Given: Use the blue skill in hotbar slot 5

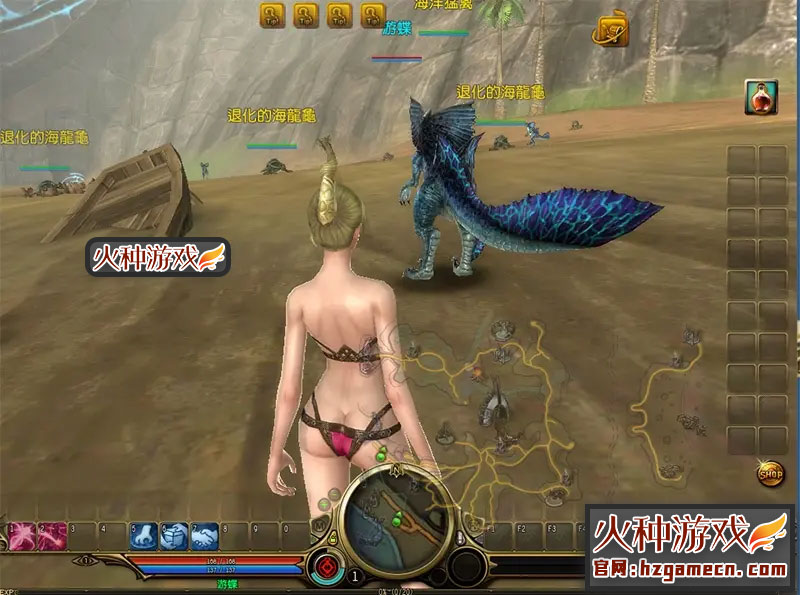Looking at the screenshot, I should coord(144,536).
